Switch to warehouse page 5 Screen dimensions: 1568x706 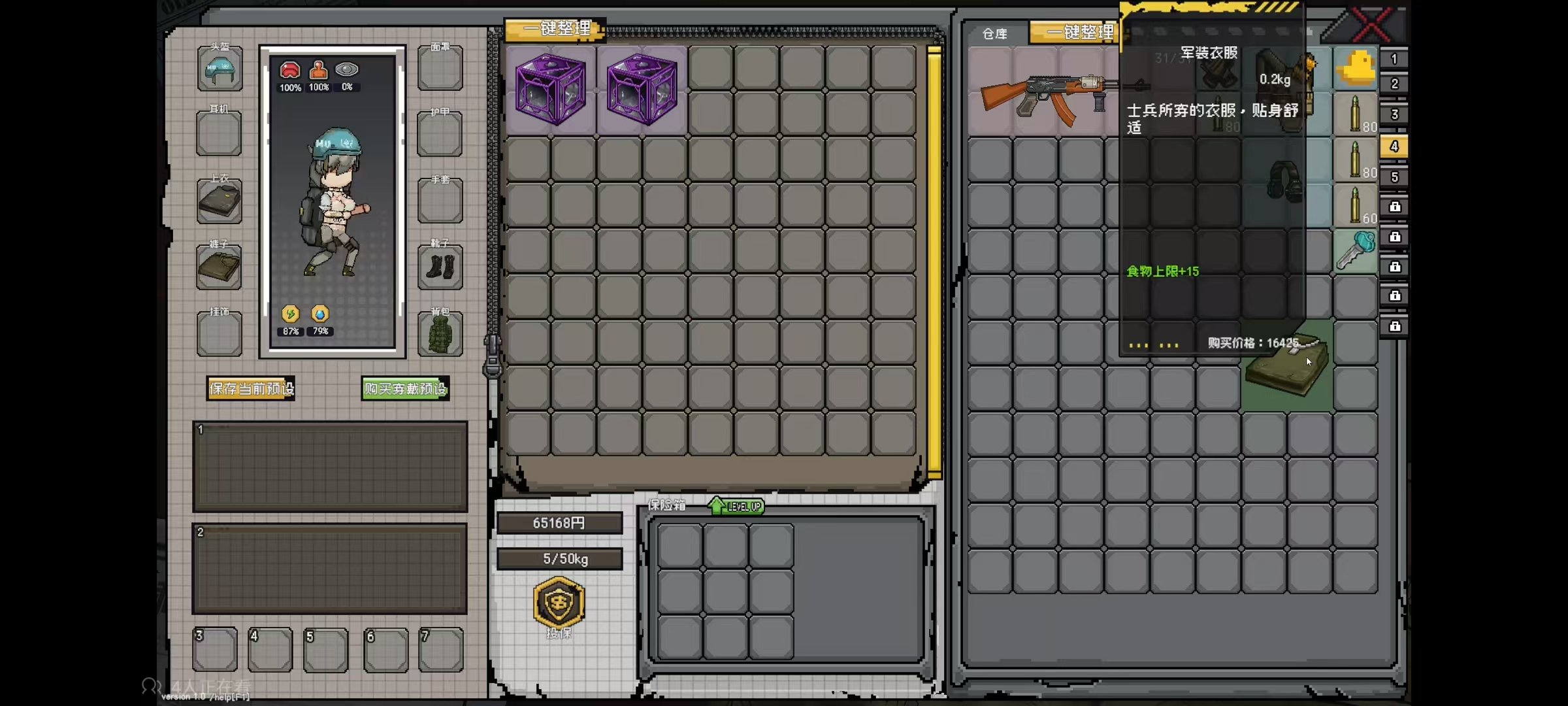[1394, 177]
